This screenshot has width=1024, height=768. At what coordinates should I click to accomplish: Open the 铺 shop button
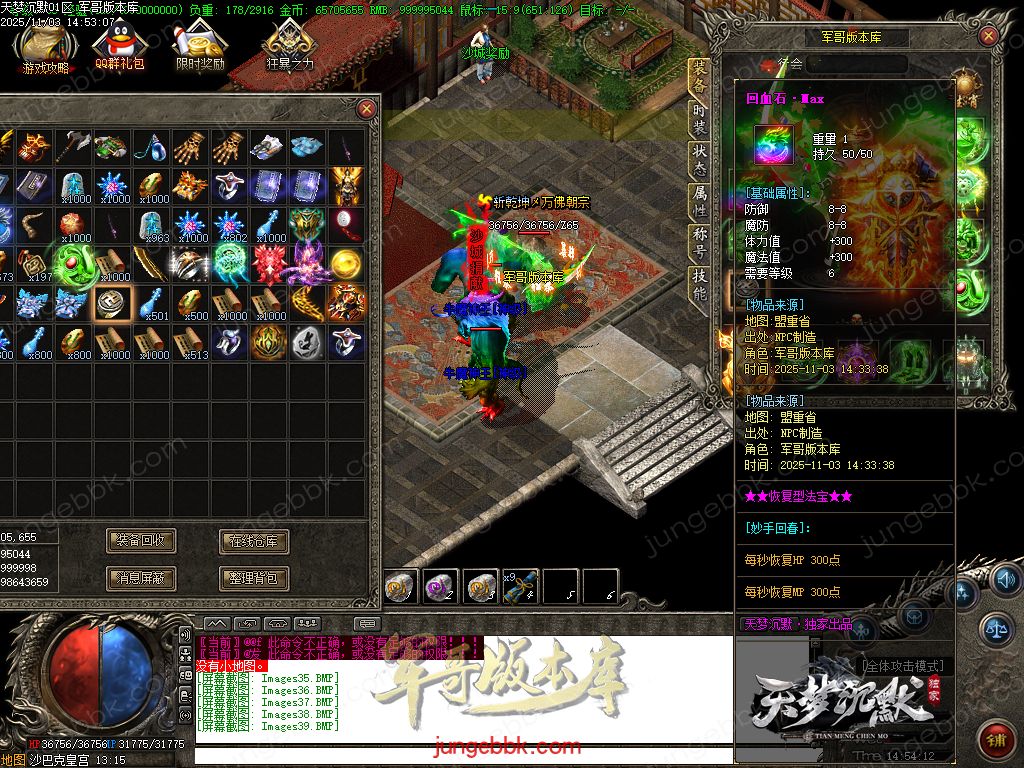995,739
